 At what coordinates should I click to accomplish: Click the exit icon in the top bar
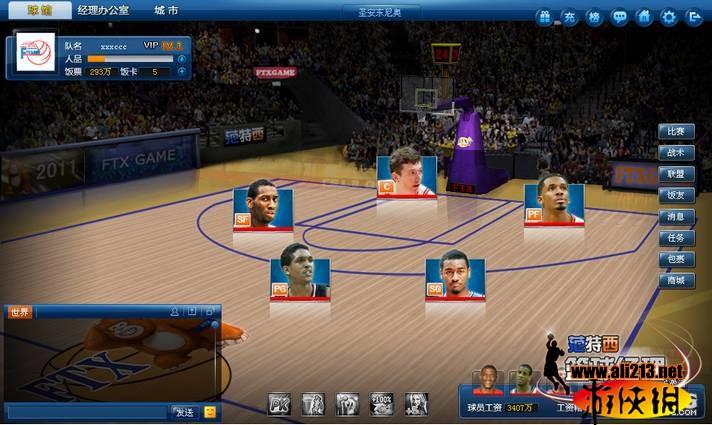[693, 17]
